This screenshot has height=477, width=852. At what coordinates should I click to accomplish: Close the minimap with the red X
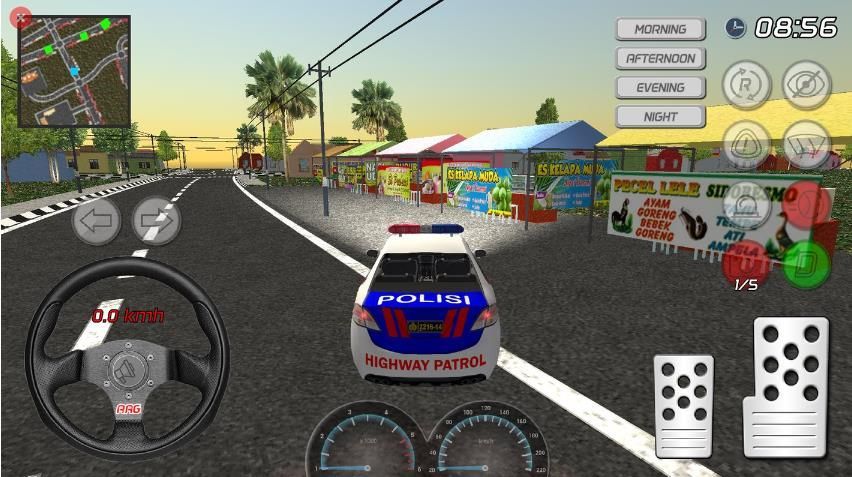click(18, 18)
